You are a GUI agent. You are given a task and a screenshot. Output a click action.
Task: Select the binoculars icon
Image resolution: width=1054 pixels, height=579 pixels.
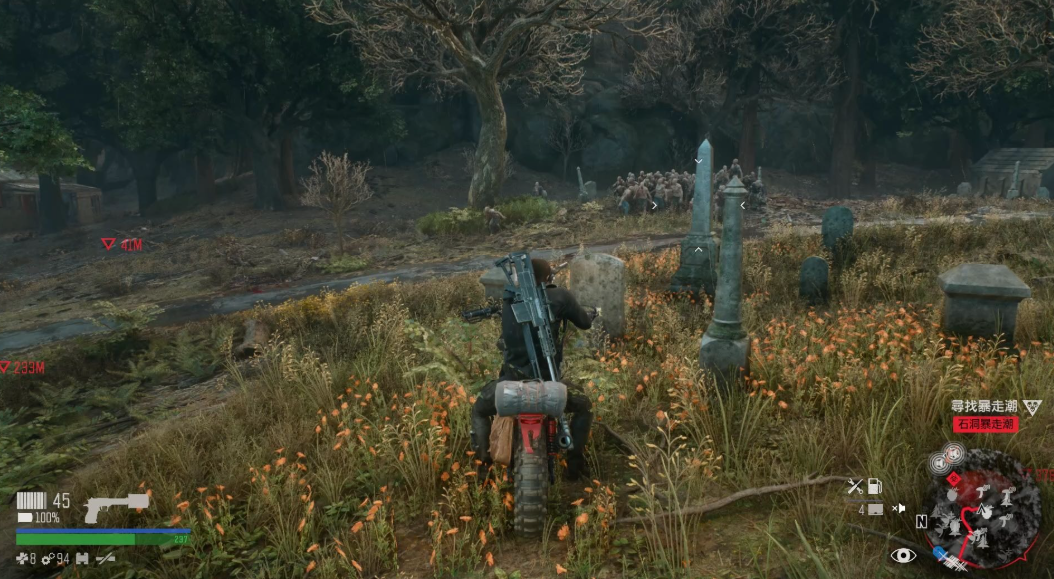tap(83, 559)
